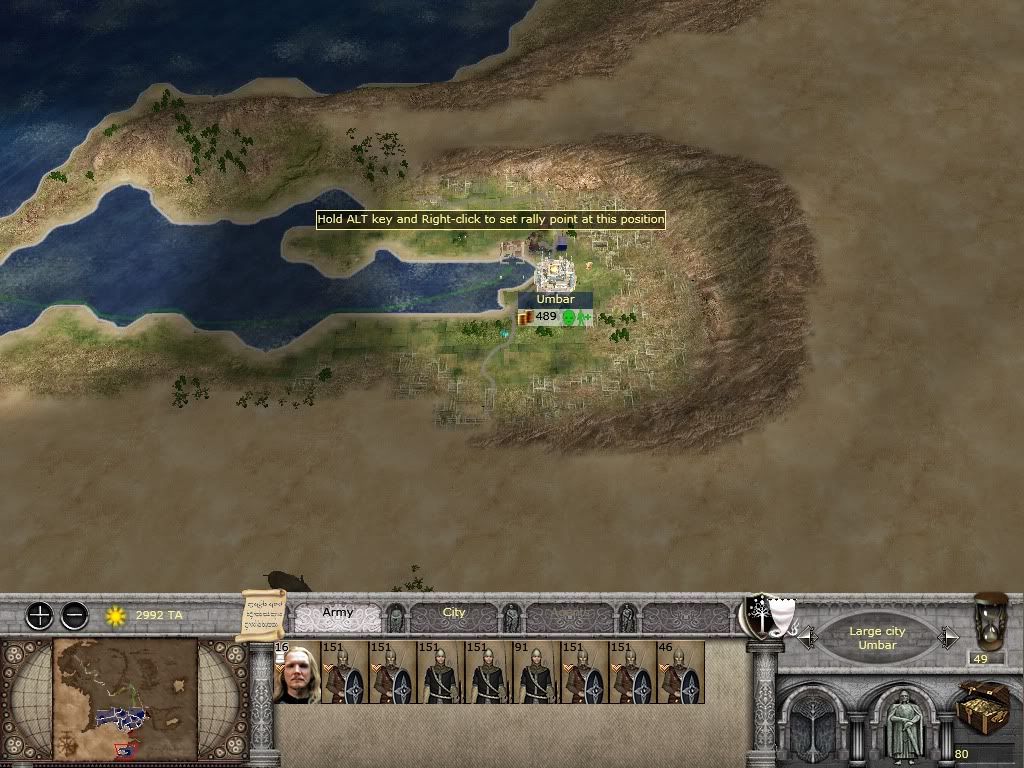Open the soldier statue recruitment archway
This screenshot has height=768, width=1024.
click(x=906, y=722)
